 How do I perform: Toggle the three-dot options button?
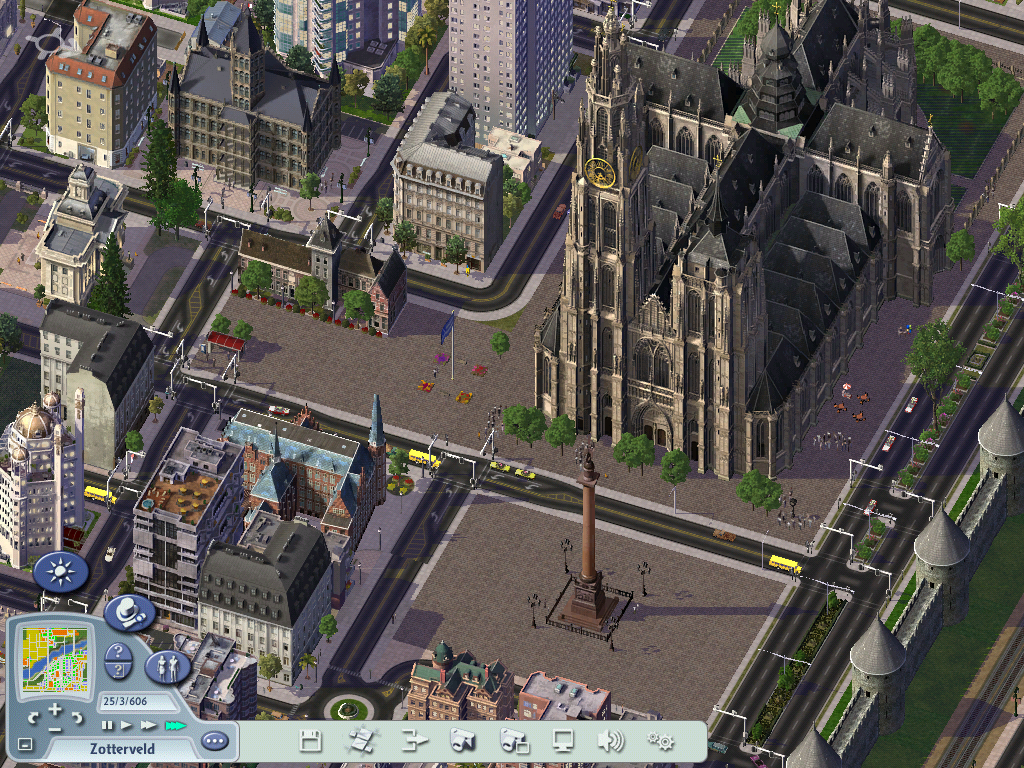(214, 742)
